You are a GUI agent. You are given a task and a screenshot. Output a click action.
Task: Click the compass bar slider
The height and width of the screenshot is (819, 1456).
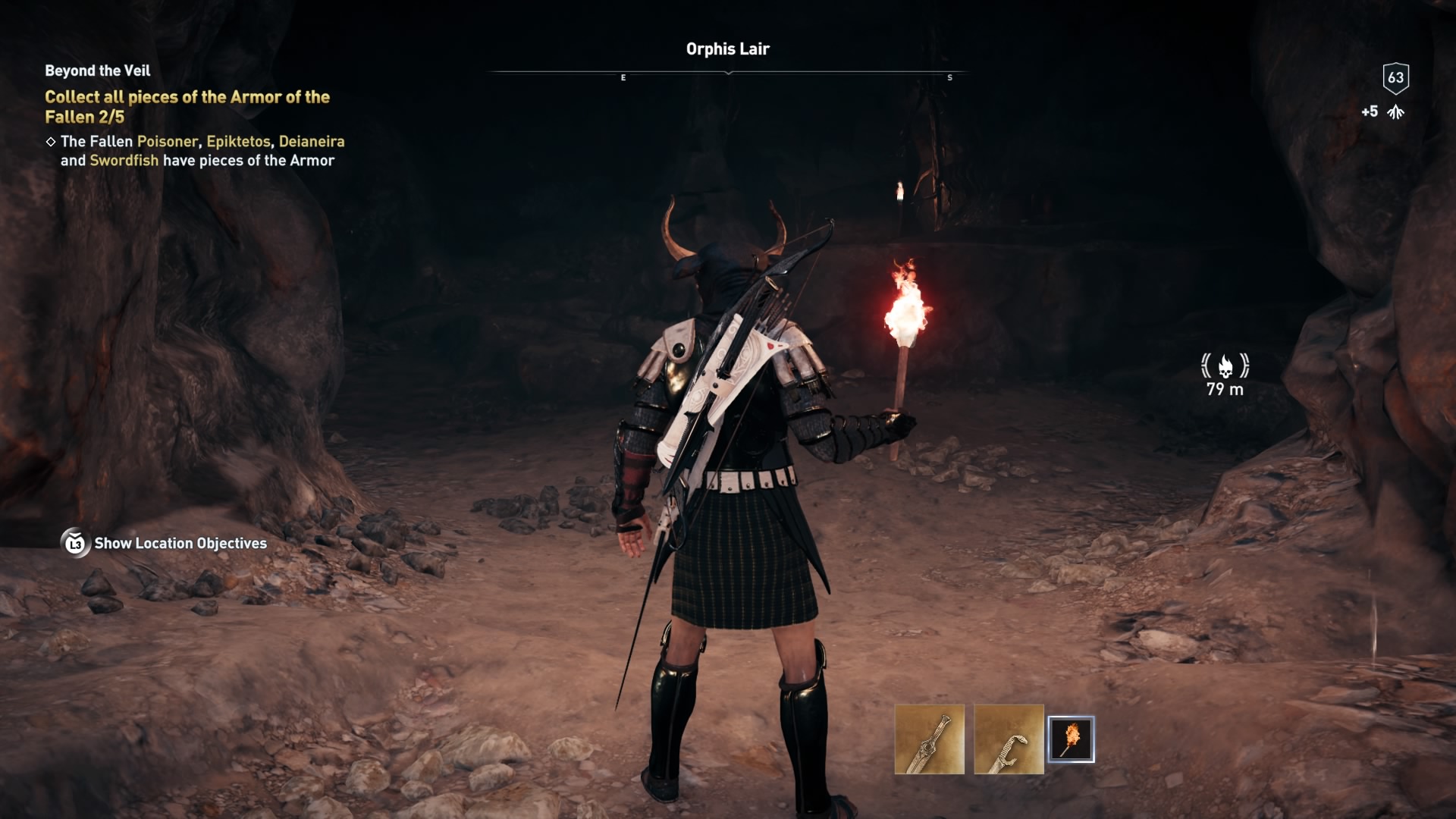[x=728, y=74]
